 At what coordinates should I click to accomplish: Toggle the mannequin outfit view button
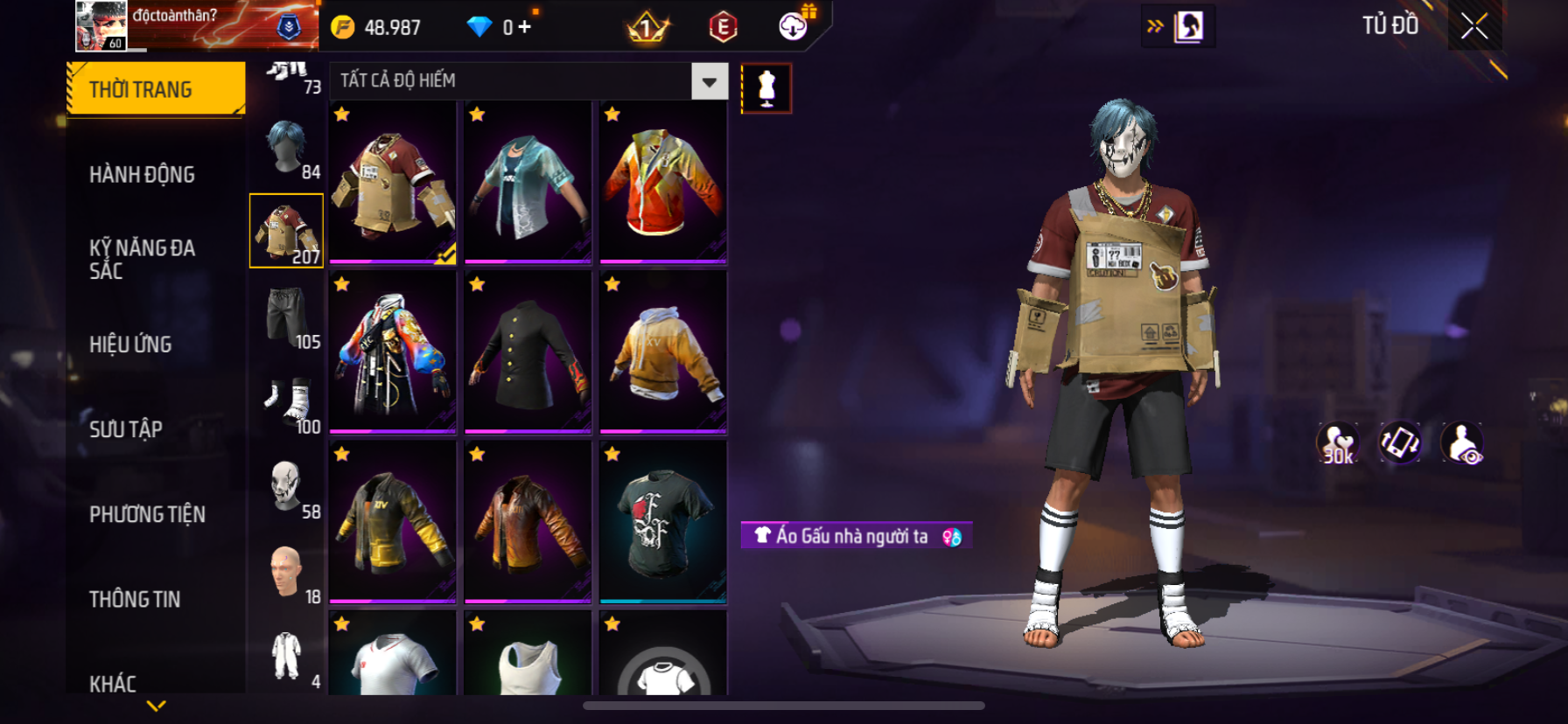766,88
